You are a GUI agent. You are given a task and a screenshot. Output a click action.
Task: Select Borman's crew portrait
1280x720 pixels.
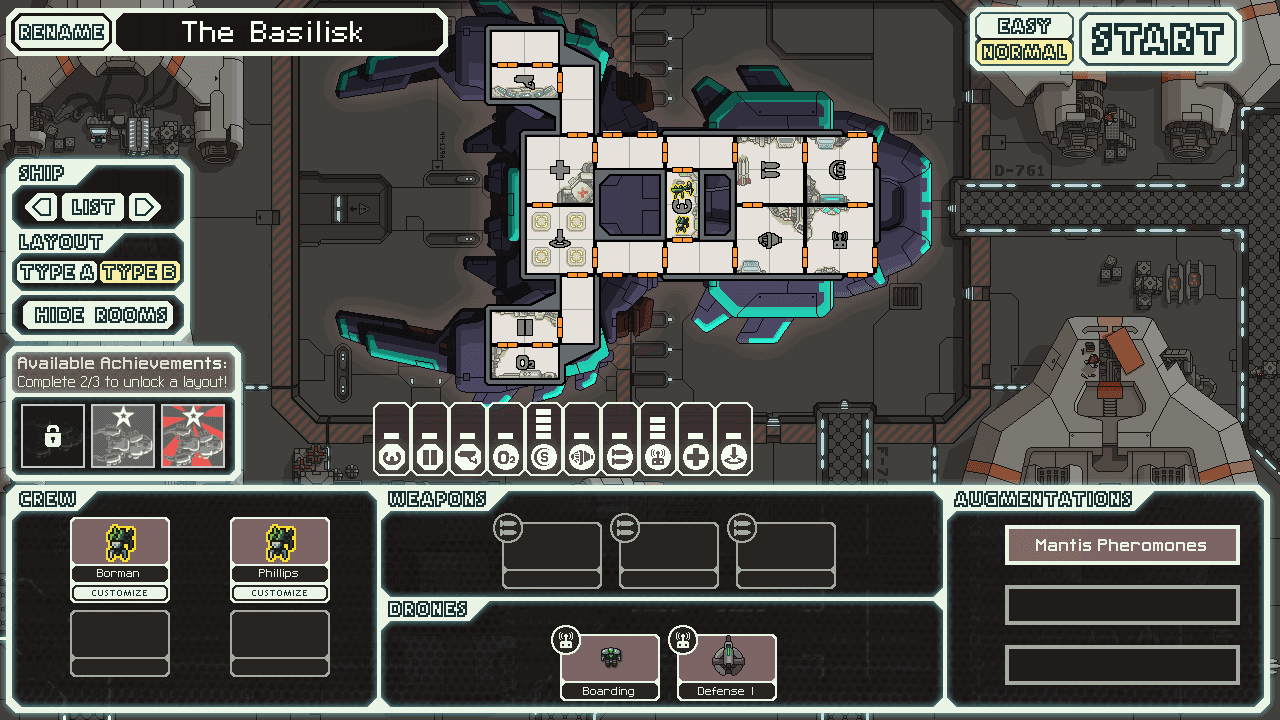120,543
